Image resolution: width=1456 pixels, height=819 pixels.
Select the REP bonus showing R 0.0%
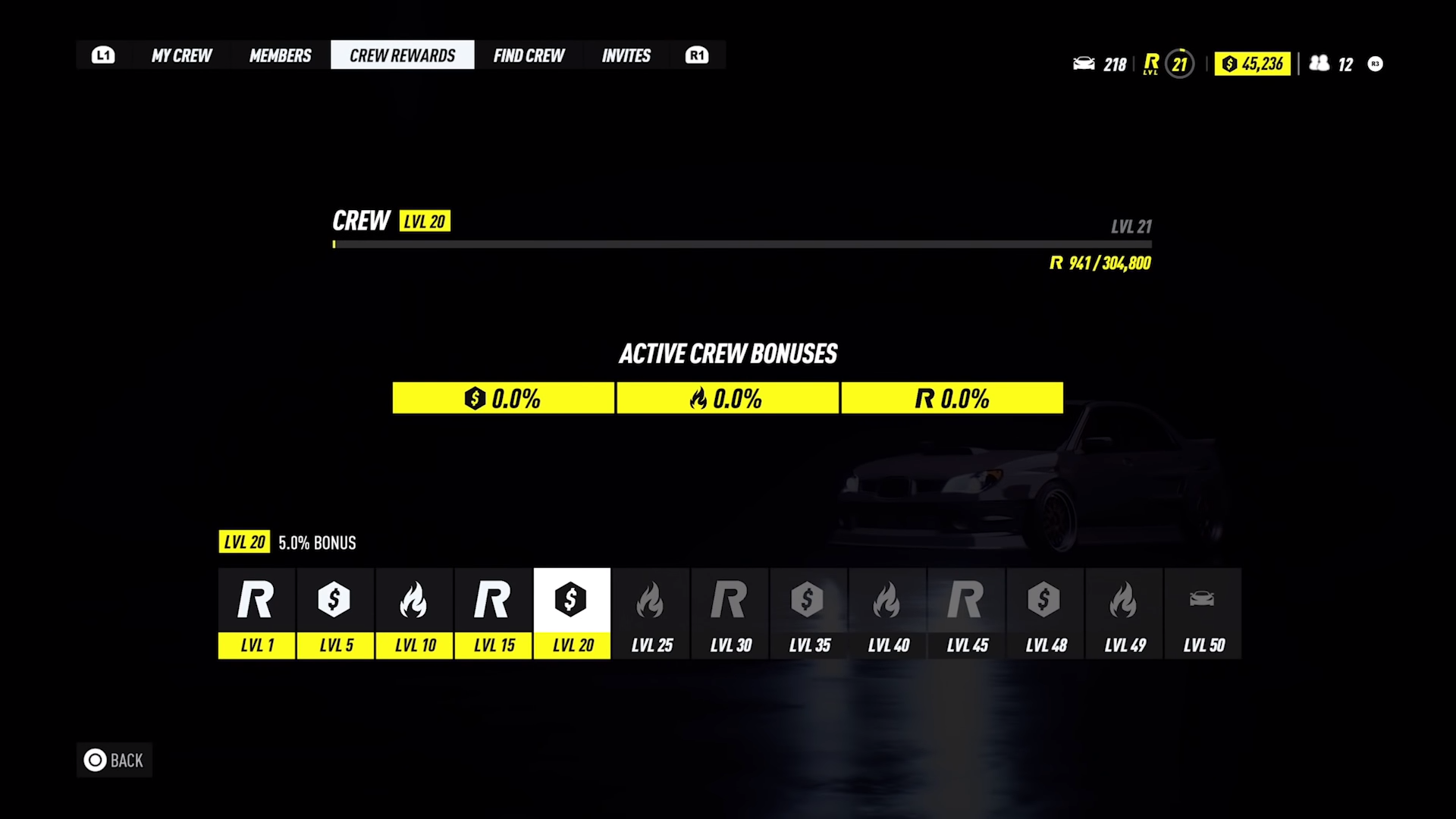tap(952, 397)
